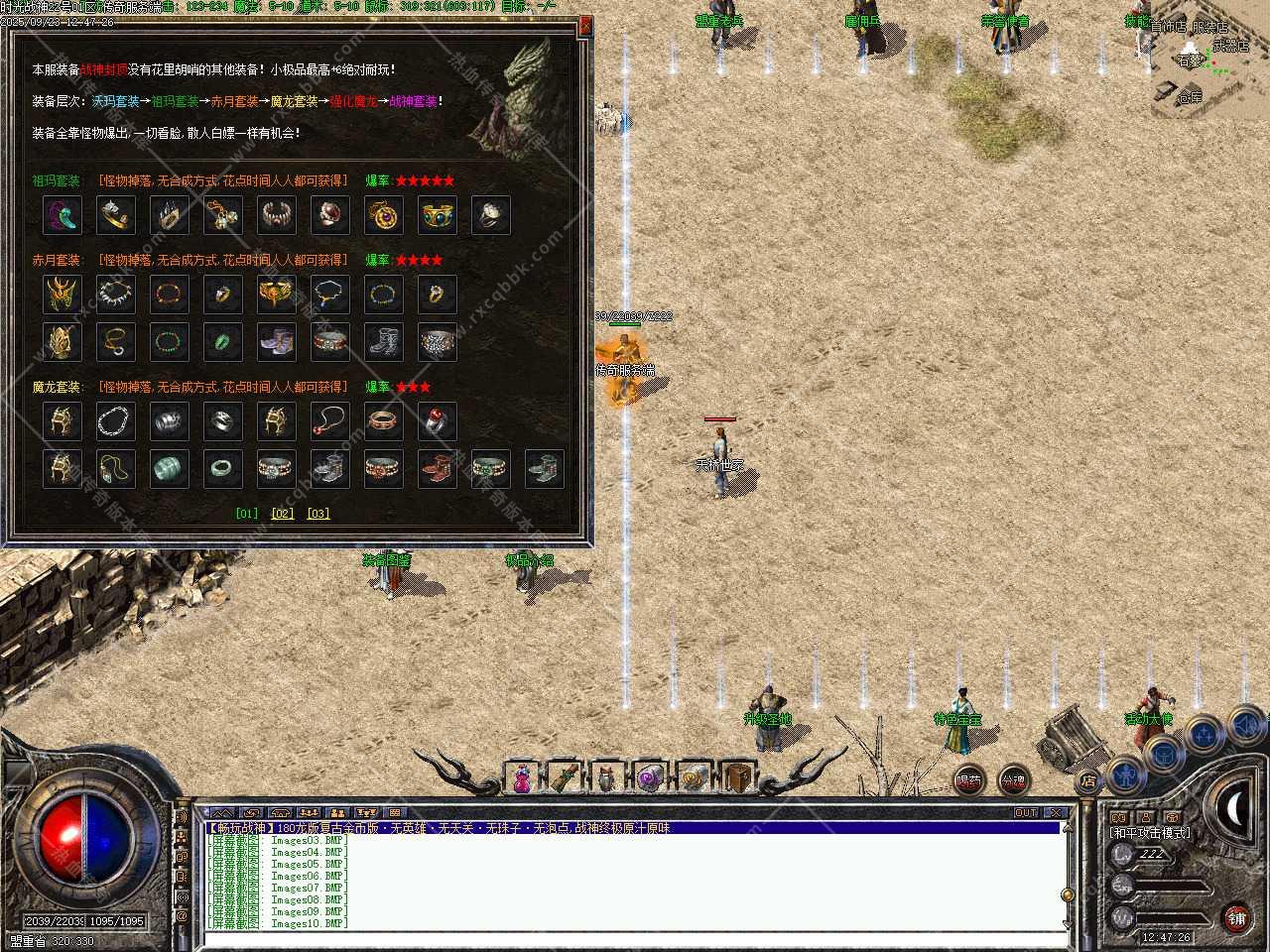Select the Zuma gold jeweled bracelet icon
The height and width of the screenshot is (952, 1270).
pyautogui.click(x=438, y=214)
